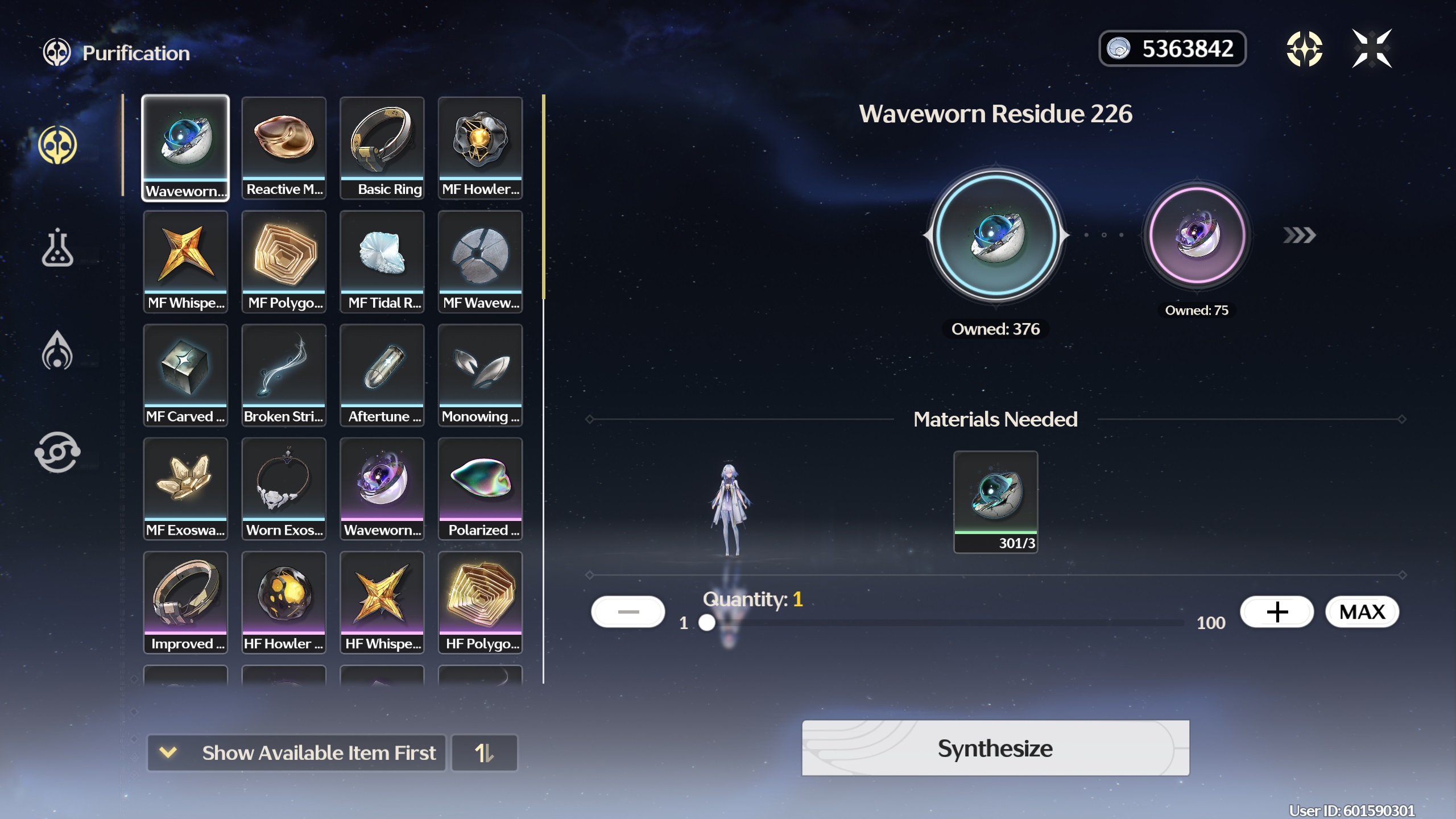Pick the HF Howler core slot
Image resolution: width=1456 pixels, height=819 pixels.
[x=284, y=603]
